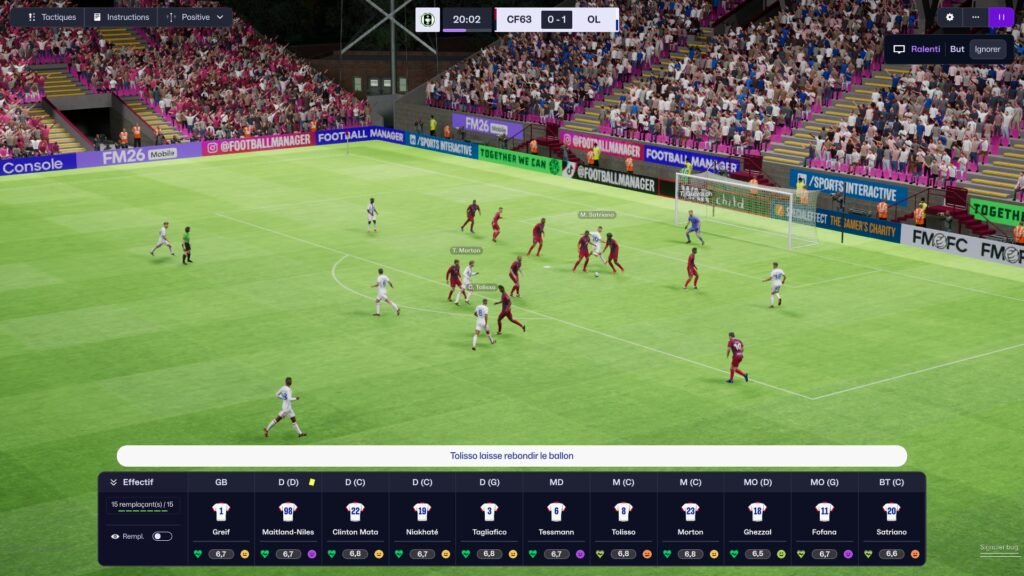The width and height of the screenshot is (1024, 576).
Task: Open the Instructions menu
Action: click(x=120, y=17)
